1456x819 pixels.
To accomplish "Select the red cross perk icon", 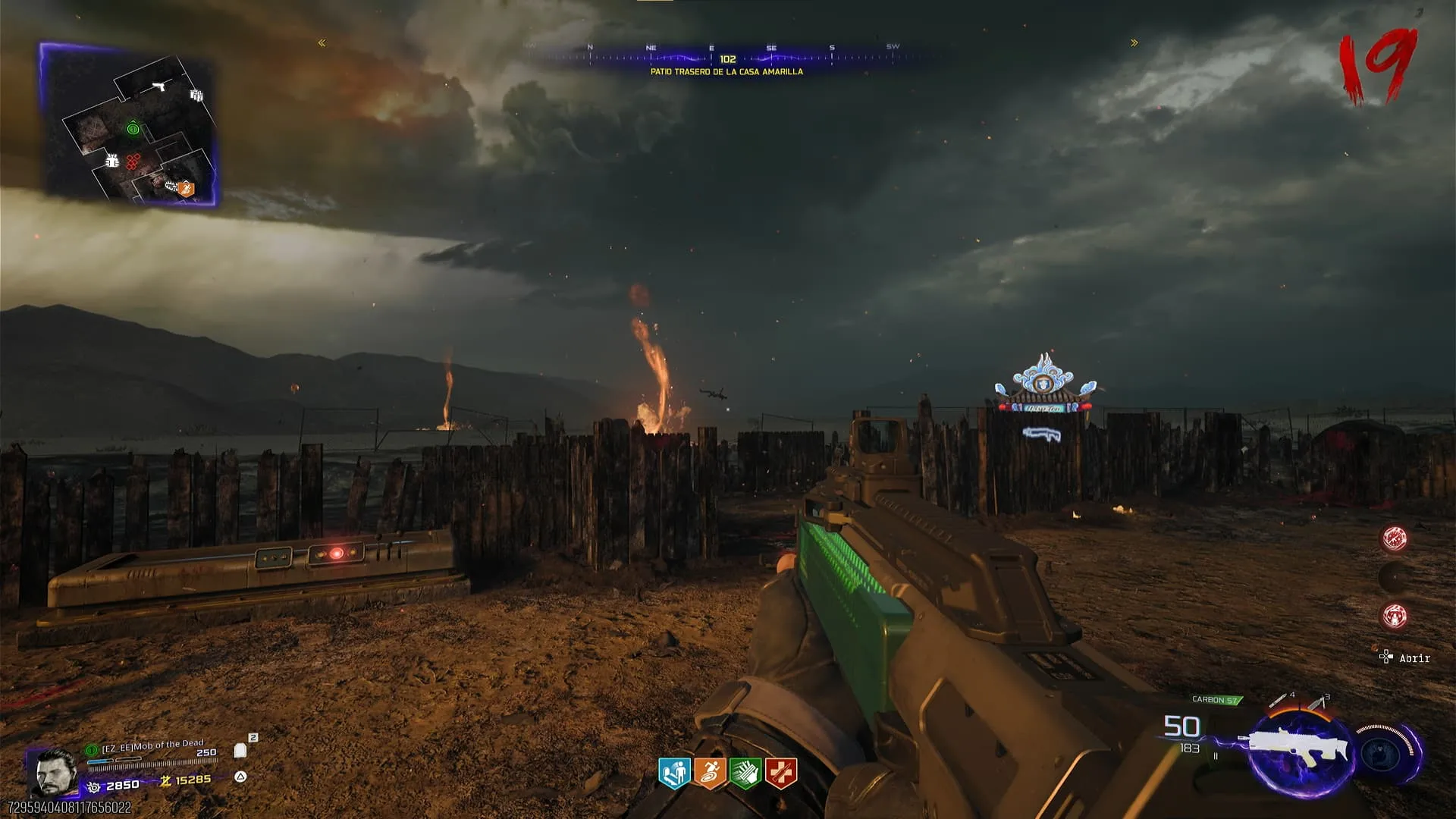I will (781, 773).
